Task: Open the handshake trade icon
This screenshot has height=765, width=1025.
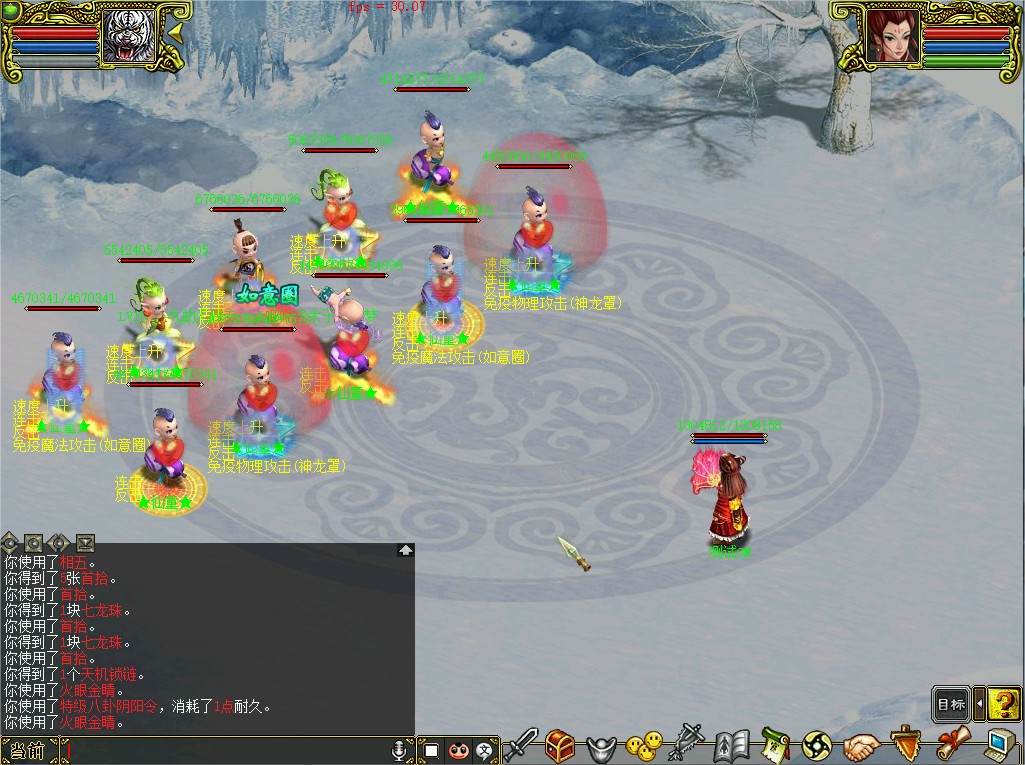Action: tap(860, 746)
